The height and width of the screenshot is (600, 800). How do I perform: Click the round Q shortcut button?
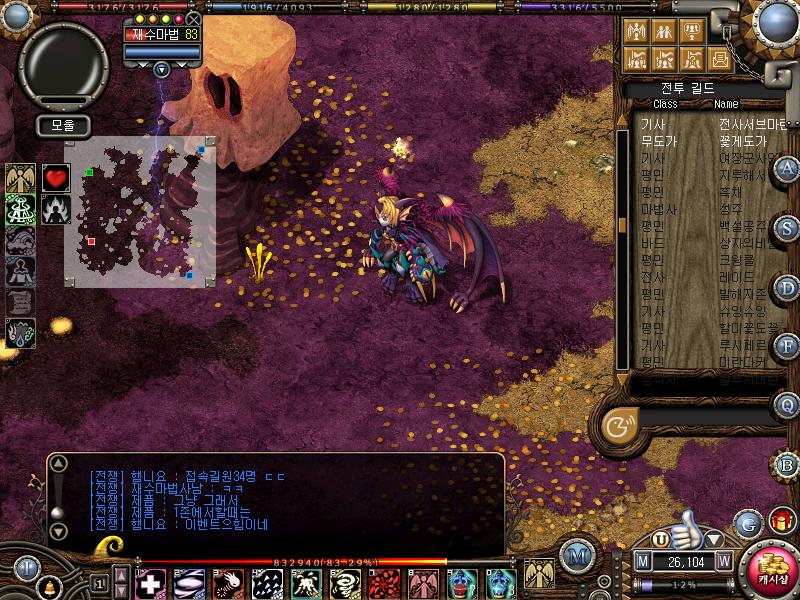tap(788, 405)
